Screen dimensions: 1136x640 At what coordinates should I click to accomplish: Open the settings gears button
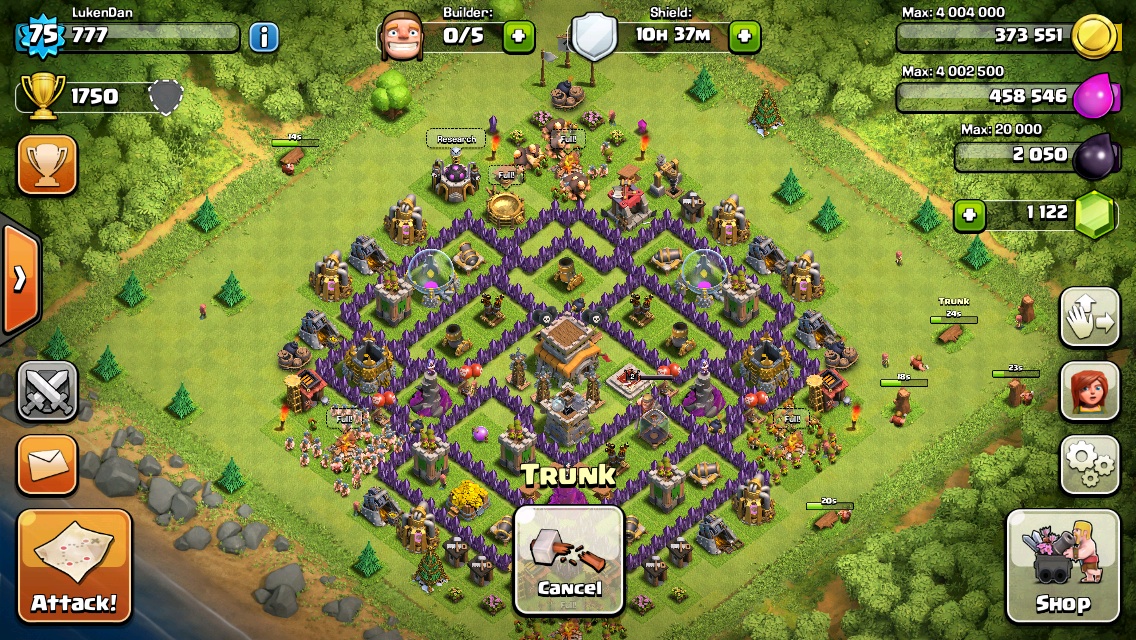1089,463
